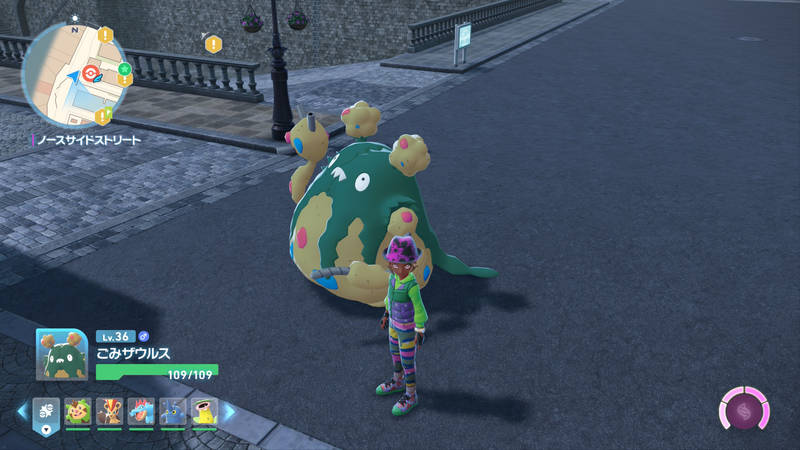Image resolution: width=800 pixels, height=450 pixels.
Task: Cycle party left with the left arrow
Action: point(22,412)
